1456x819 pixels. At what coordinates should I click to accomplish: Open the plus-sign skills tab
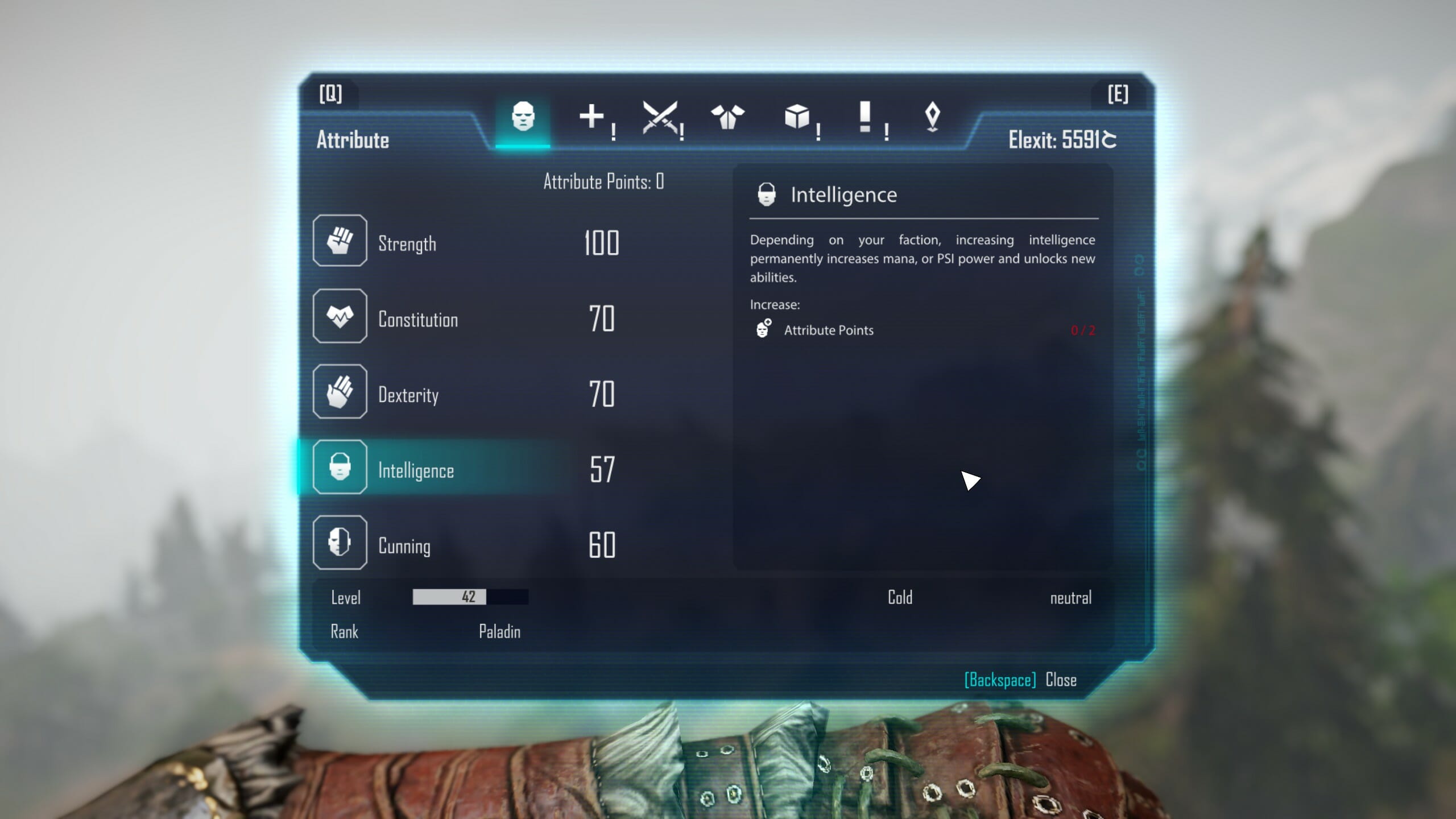[591, 117]
